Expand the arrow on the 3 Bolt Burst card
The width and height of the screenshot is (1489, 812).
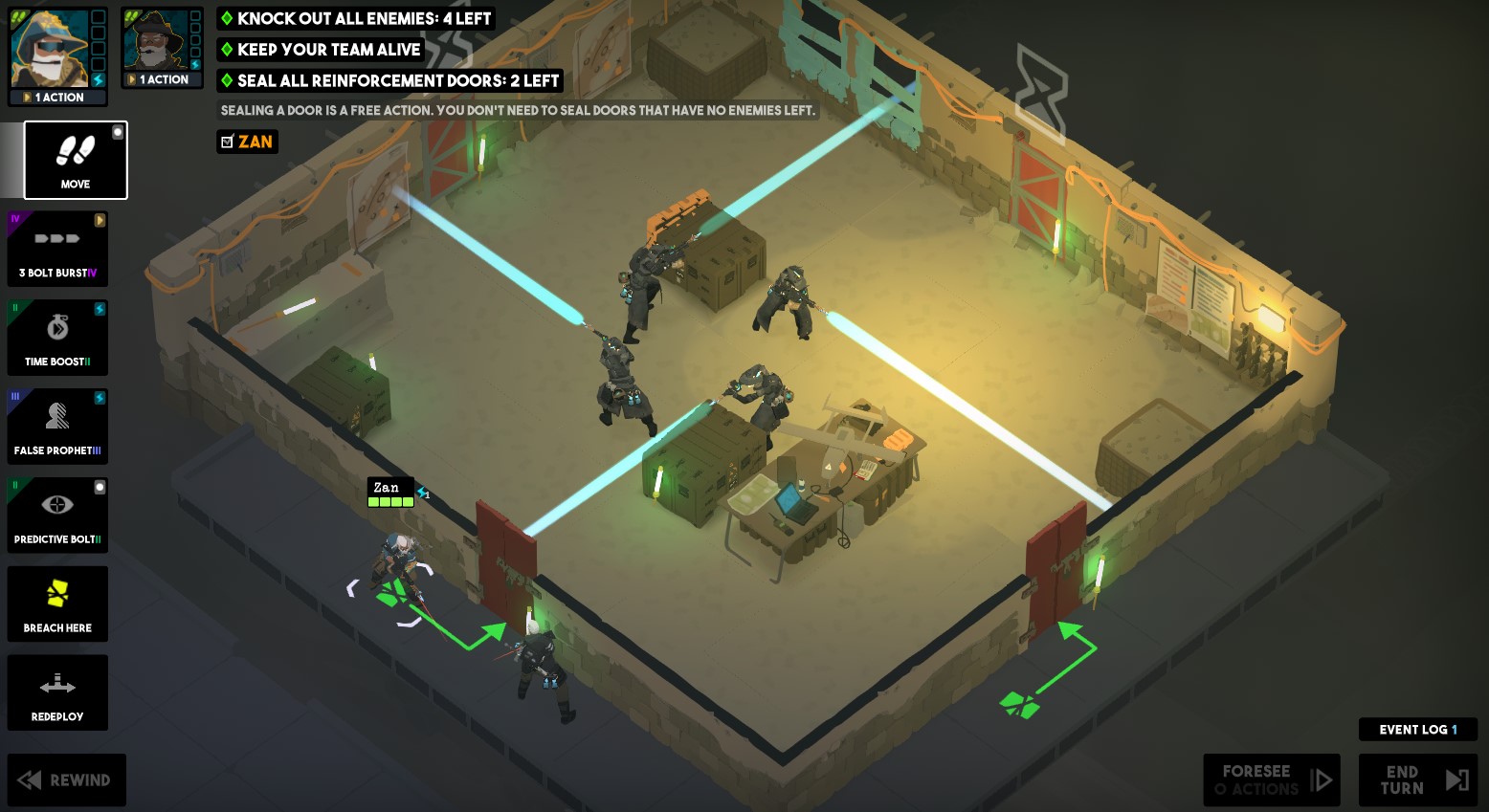coord(101,221)
